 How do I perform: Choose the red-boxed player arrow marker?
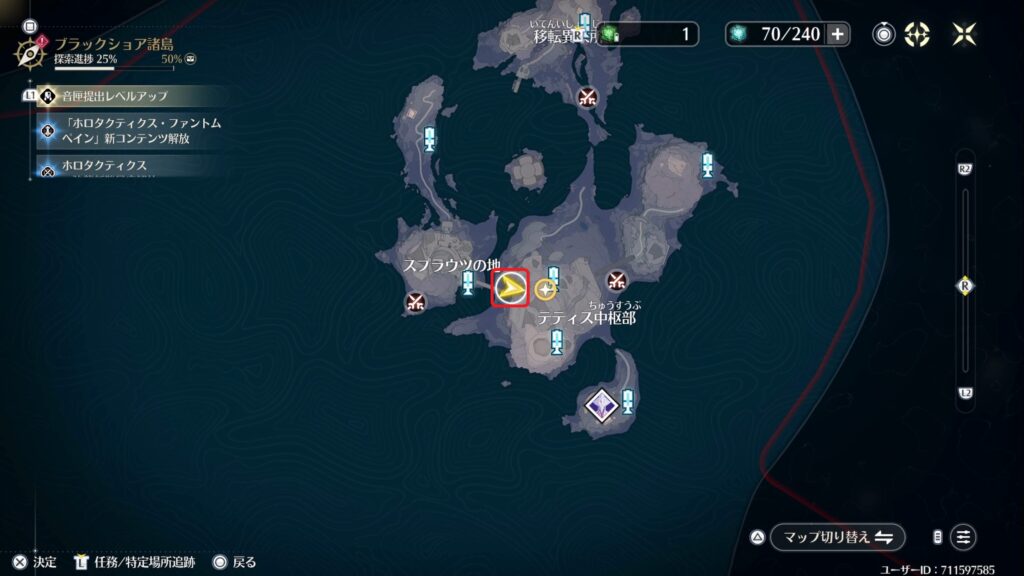click(x=510, y=289)
